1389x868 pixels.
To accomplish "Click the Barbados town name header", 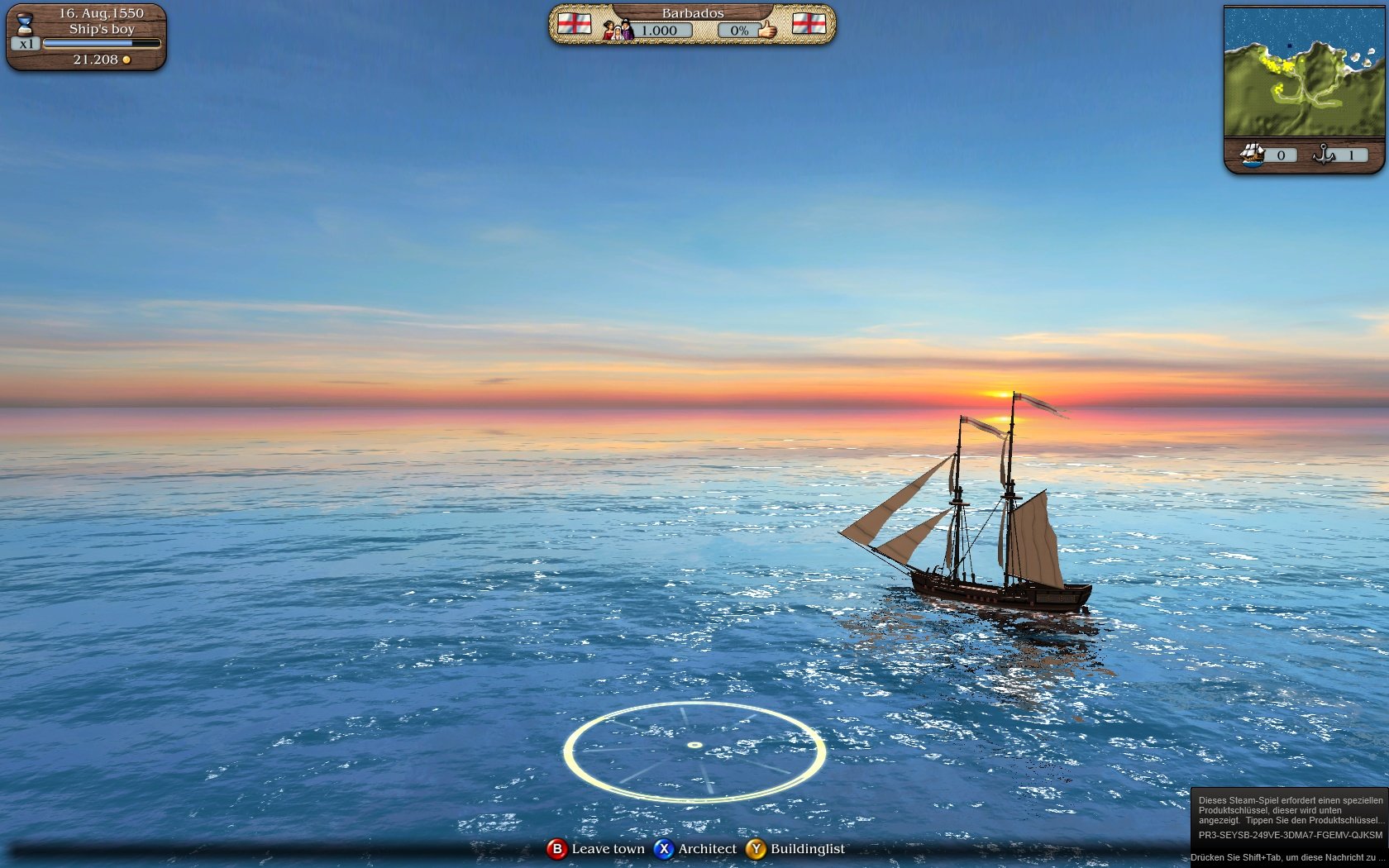I will [x=693, y=12].
